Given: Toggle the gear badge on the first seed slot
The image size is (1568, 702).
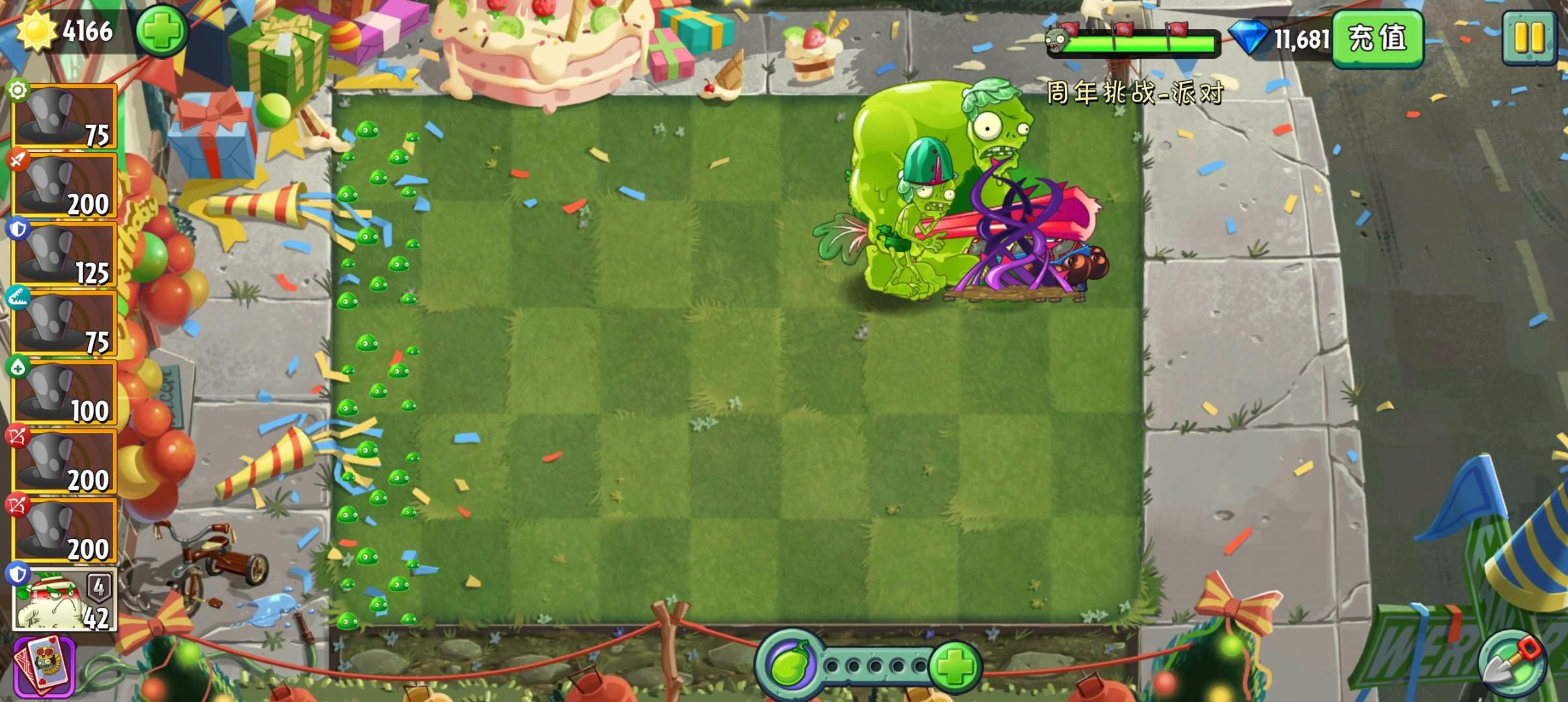Looking at the screenshot, I should [x=20, y=91].
